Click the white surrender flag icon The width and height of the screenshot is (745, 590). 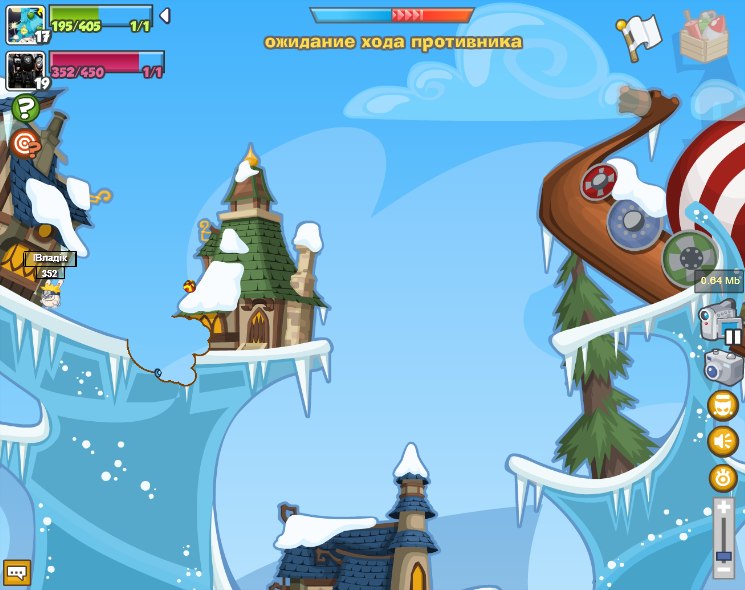pyautogui.click(x=640, y=37)
